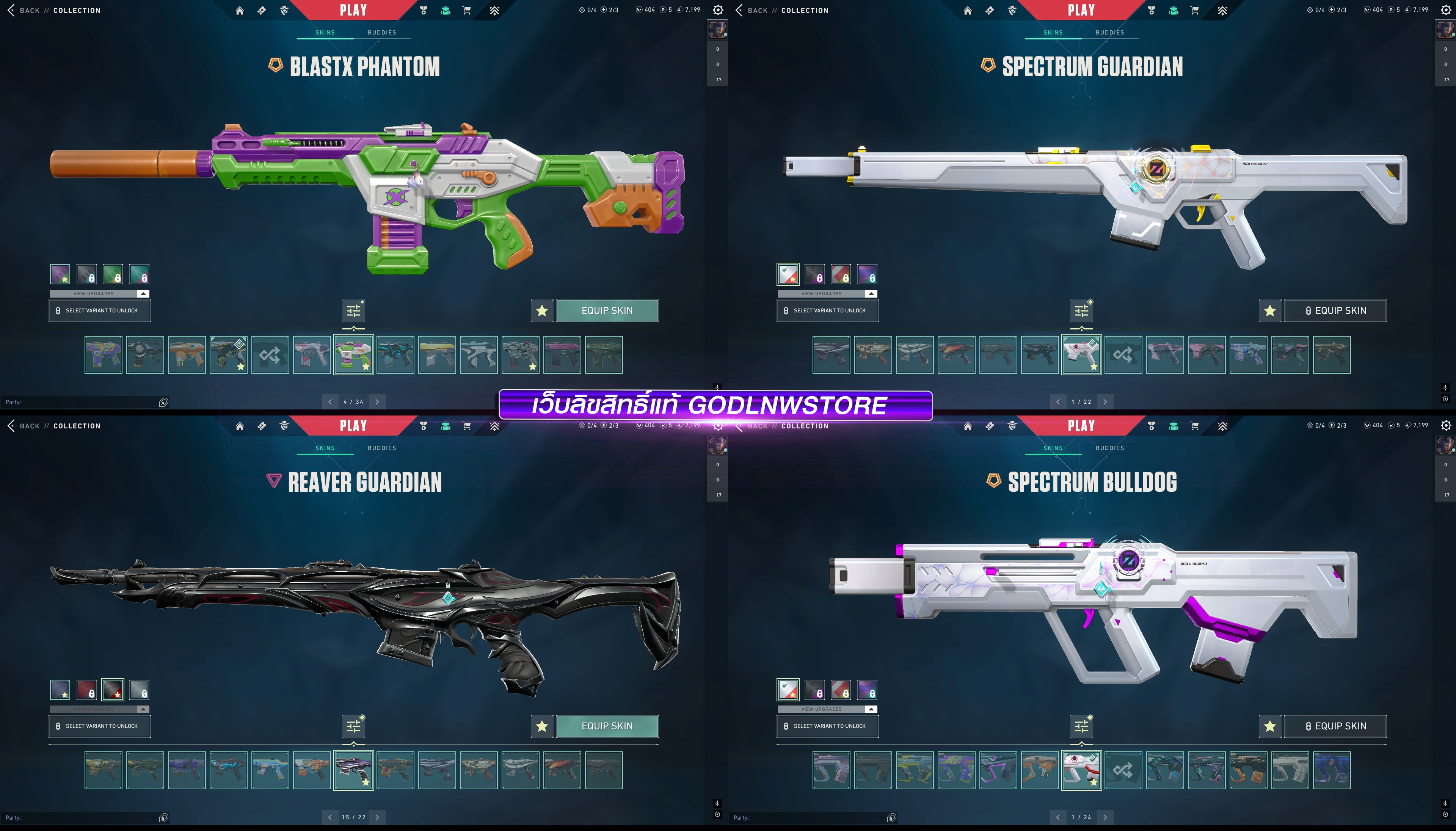Screen dimensions: 1456x831
Task: Advance the 1 / 24 pager to the next page
Action: (1105, 817)
